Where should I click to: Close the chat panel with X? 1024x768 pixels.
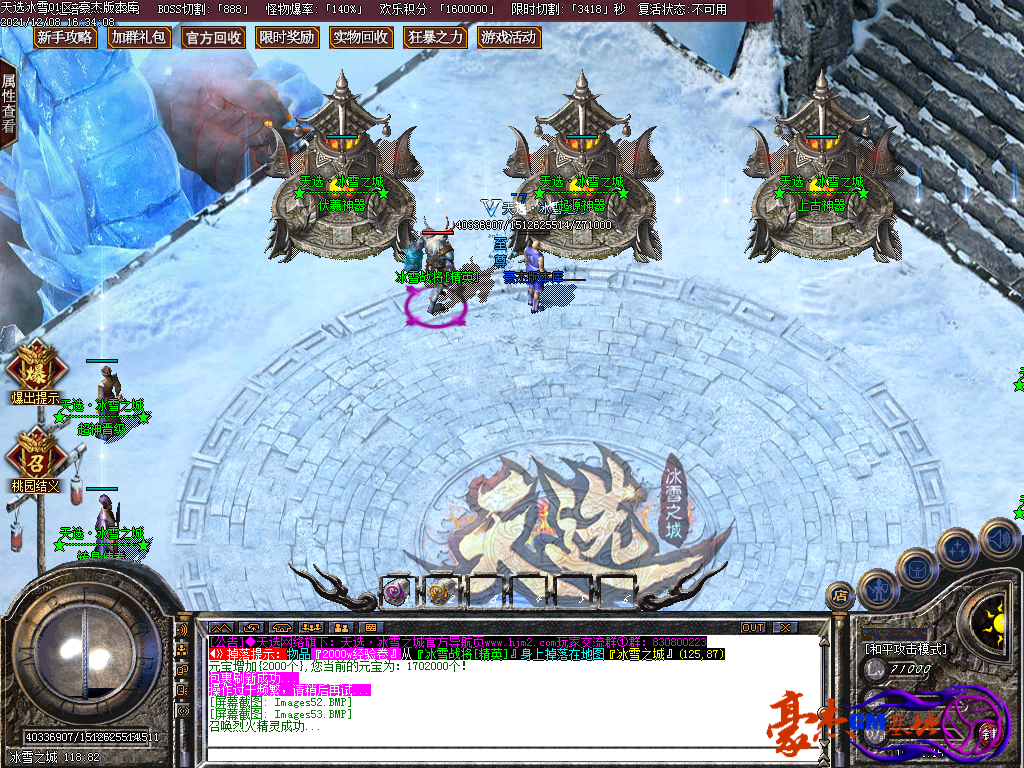click(785, 627)
